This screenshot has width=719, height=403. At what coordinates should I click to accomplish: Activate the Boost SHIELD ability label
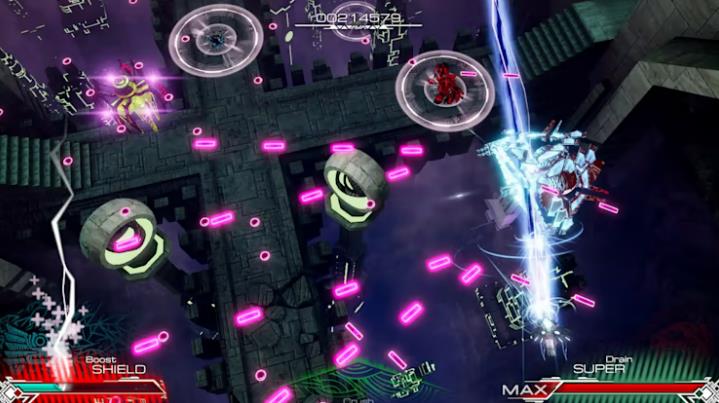118,368
